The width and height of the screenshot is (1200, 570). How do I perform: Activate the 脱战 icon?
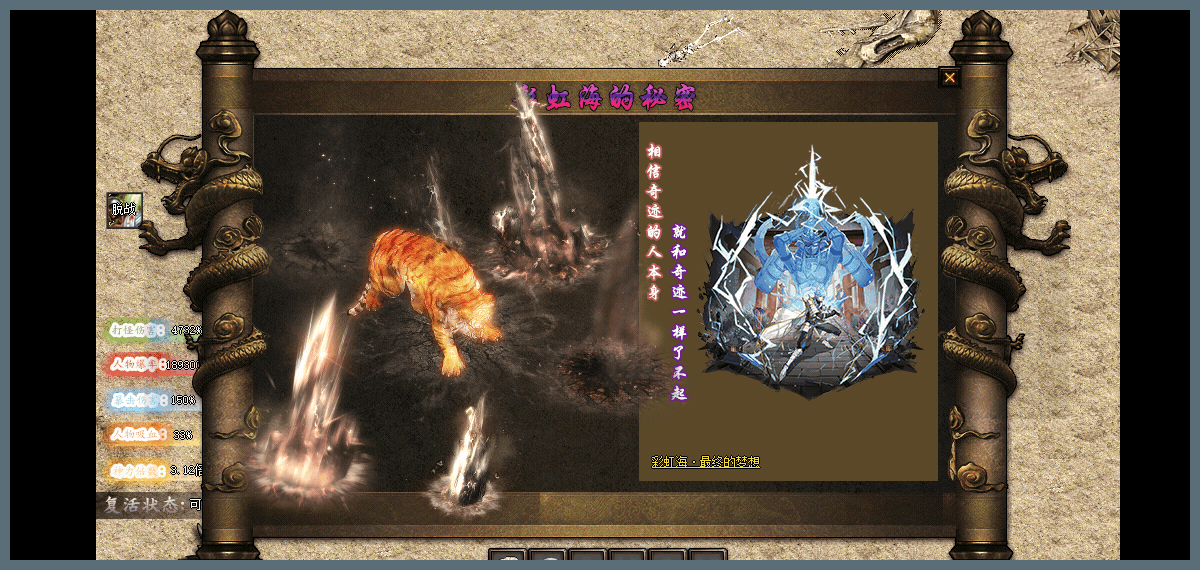pyautogui.click(x=124, y=210)
